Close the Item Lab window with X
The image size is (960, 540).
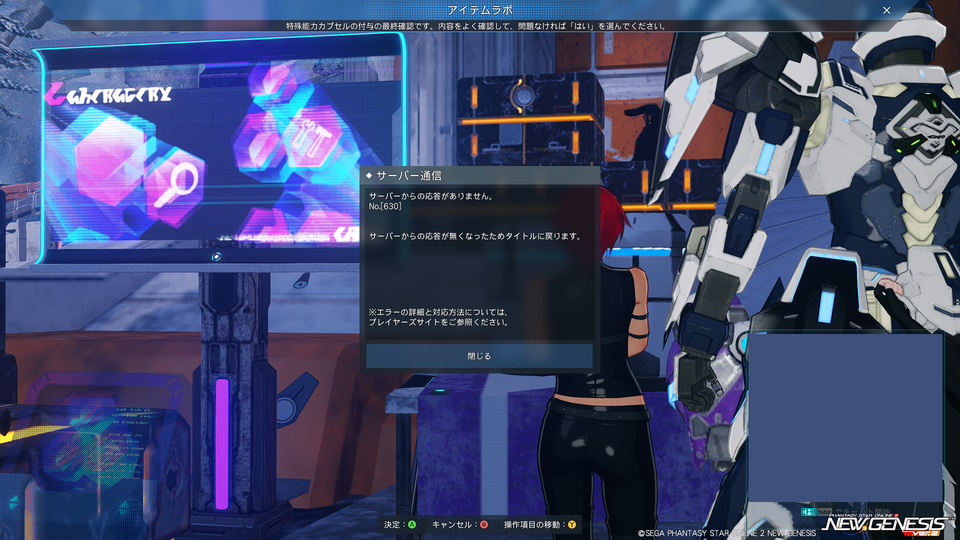click(886, 9)
